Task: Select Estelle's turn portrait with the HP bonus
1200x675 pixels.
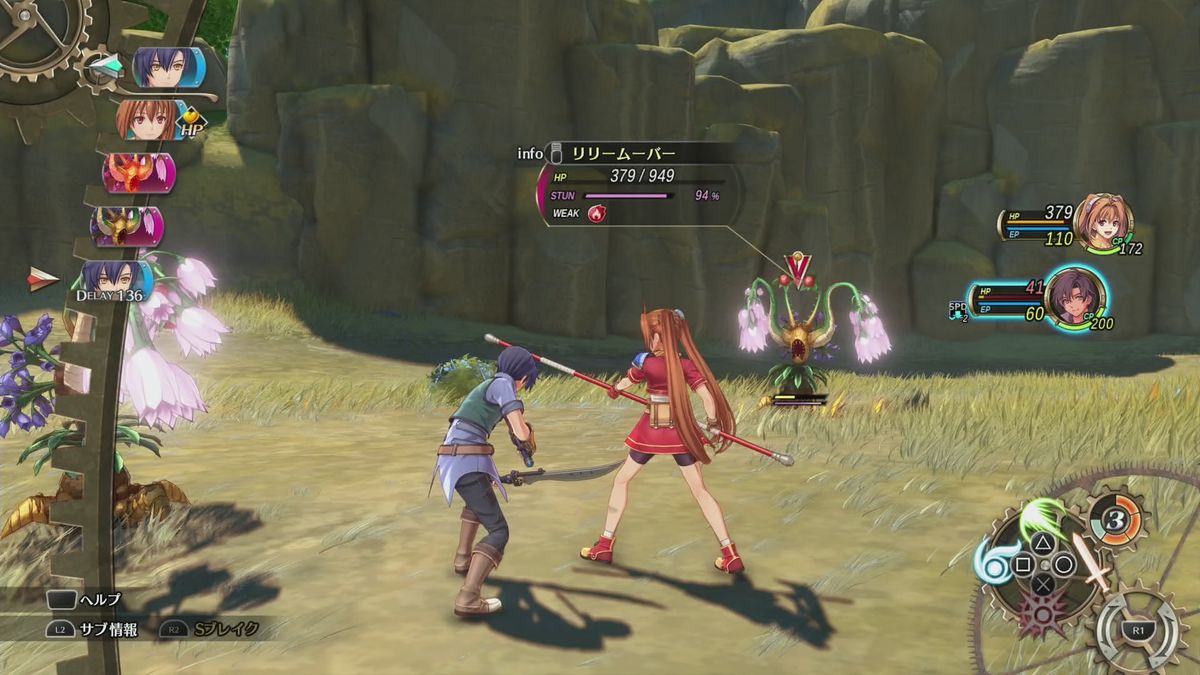Action: click(x=152, y=121)
